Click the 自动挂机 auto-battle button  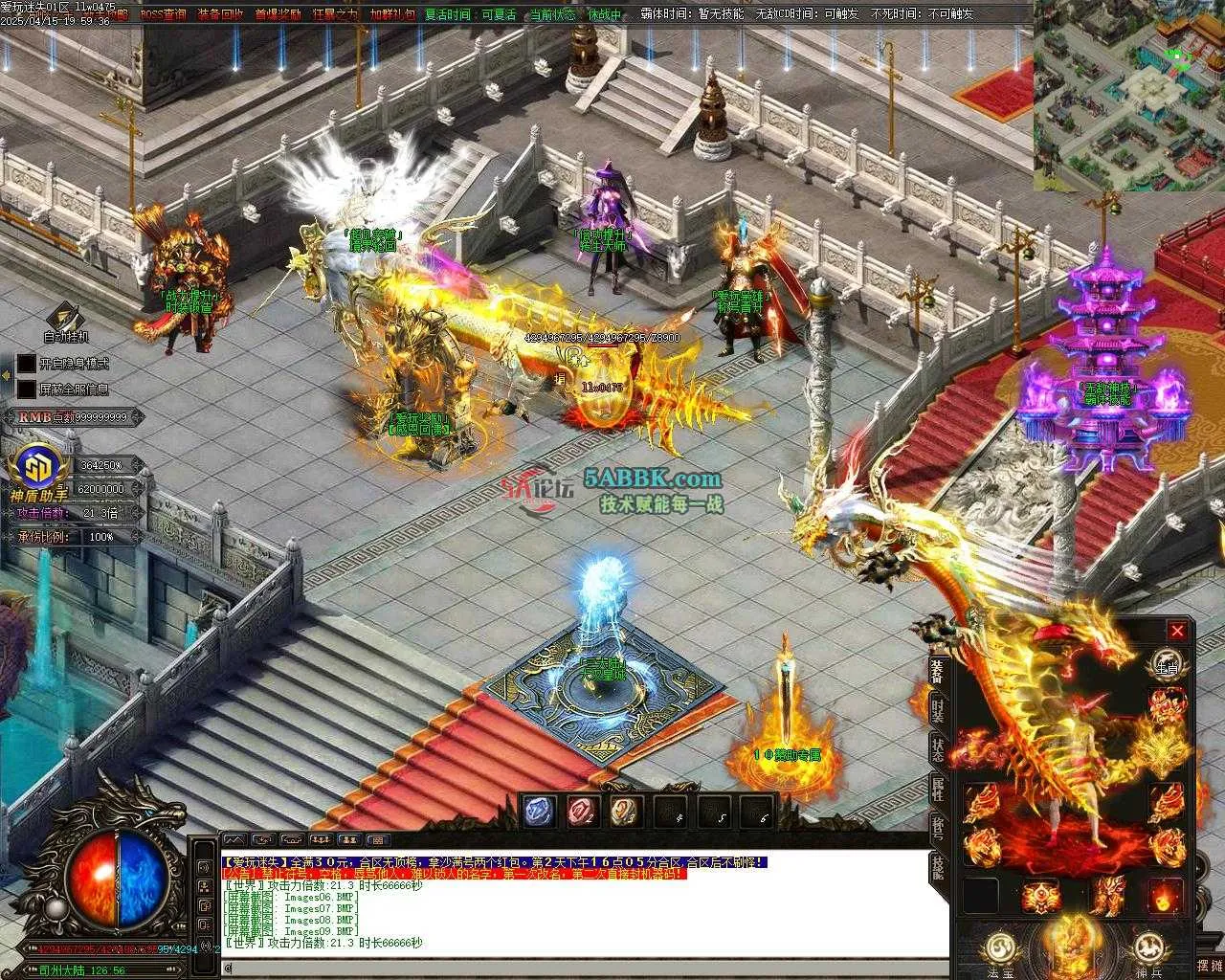65,323
